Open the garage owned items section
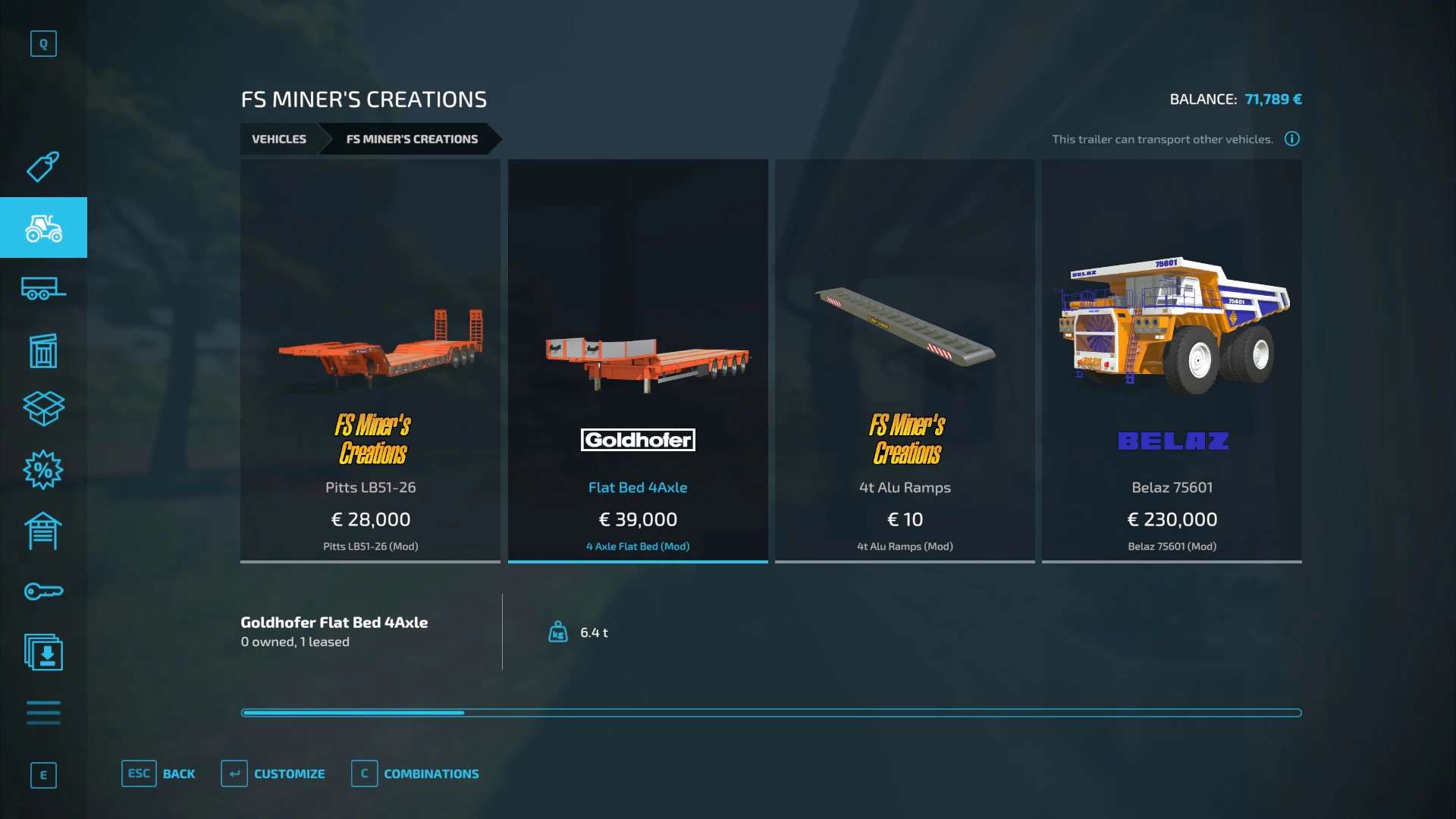This screenshot has height=819, width=1456. [43, 531]
